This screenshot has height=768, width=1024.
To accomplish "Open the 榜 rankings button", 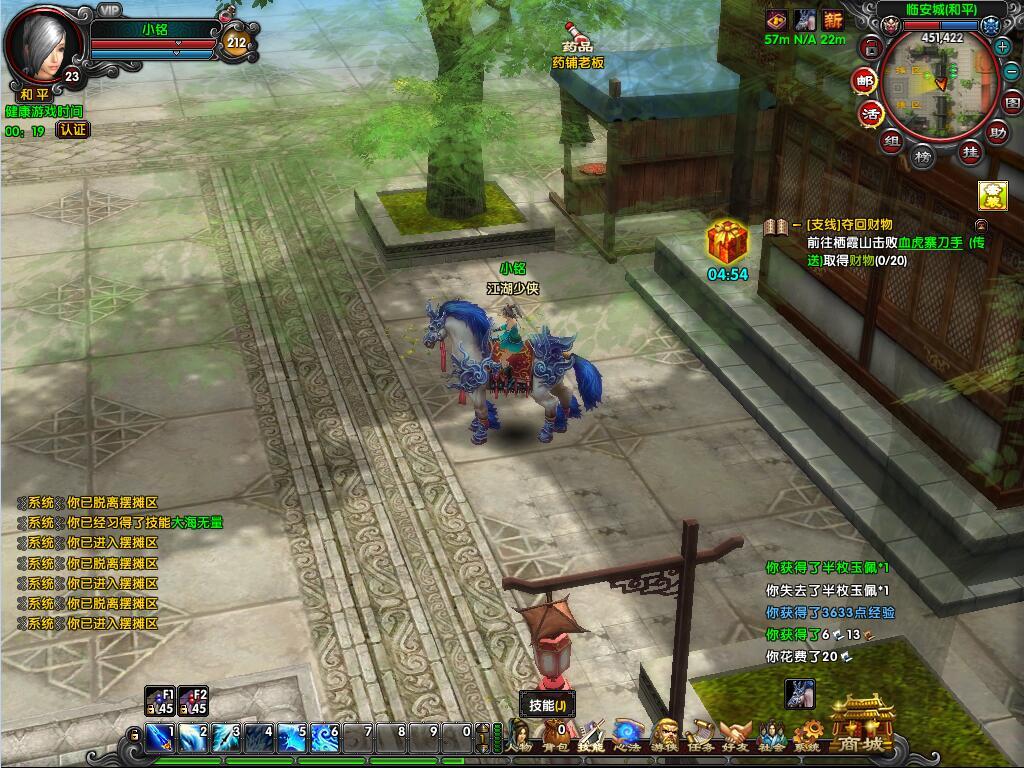I will coord(925,158).
